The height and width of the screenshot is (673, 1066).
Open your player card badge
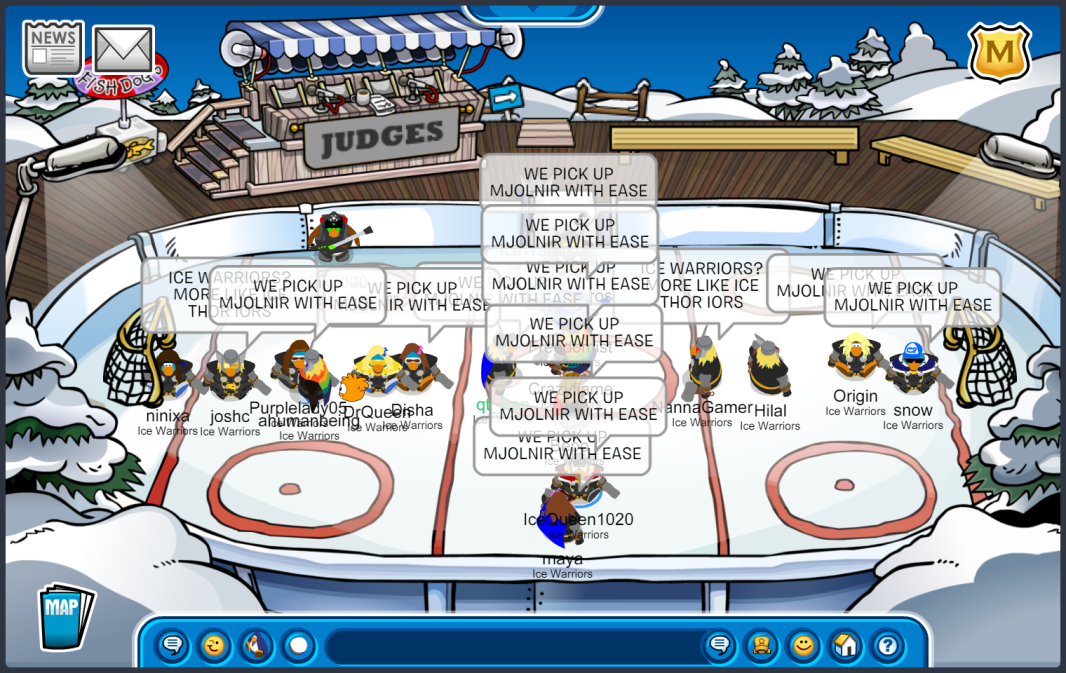(761, 646)
